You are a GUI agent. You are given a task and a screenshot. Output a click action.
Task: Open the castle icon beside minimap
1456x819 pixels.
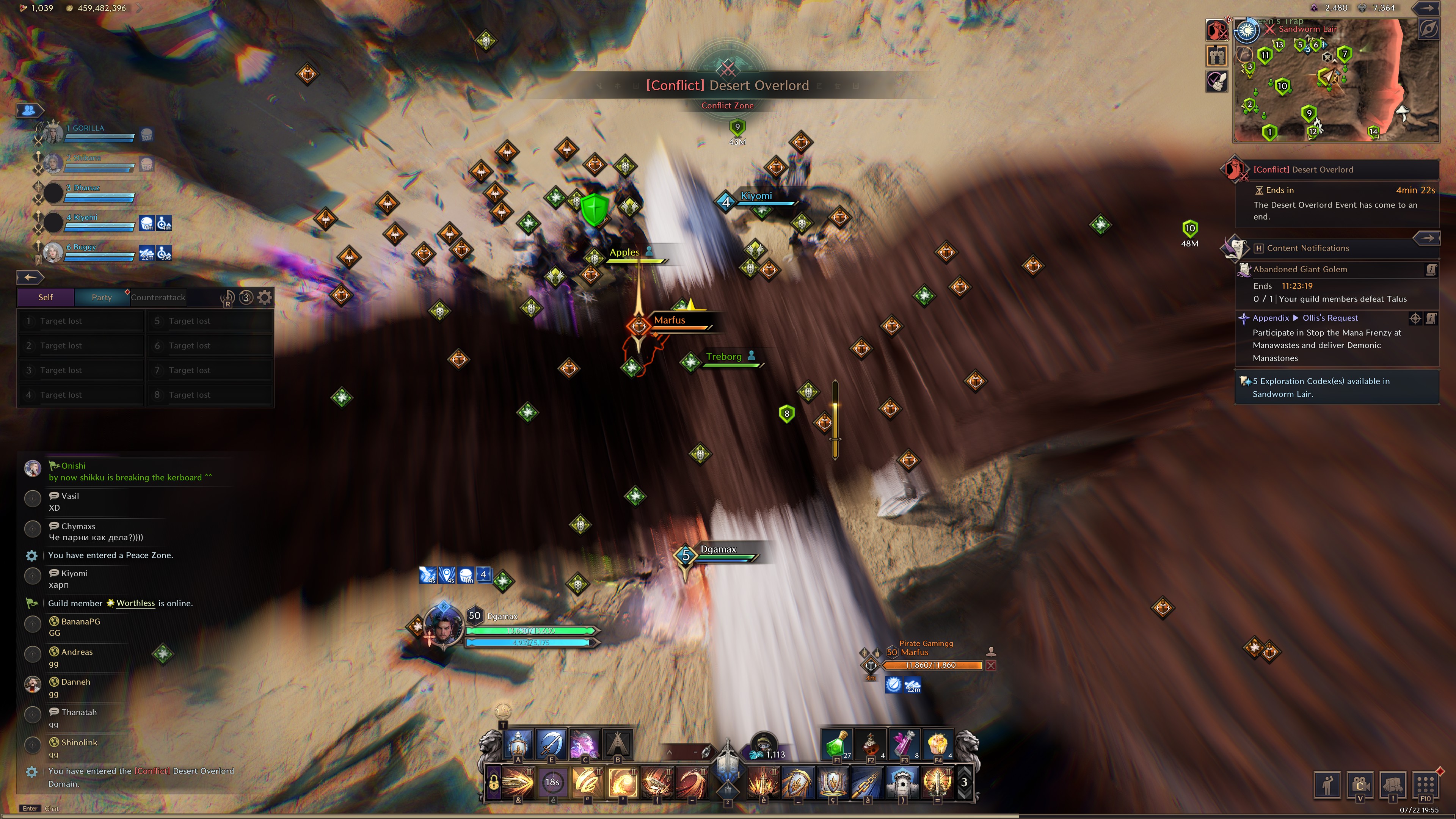click(1217, 55)
